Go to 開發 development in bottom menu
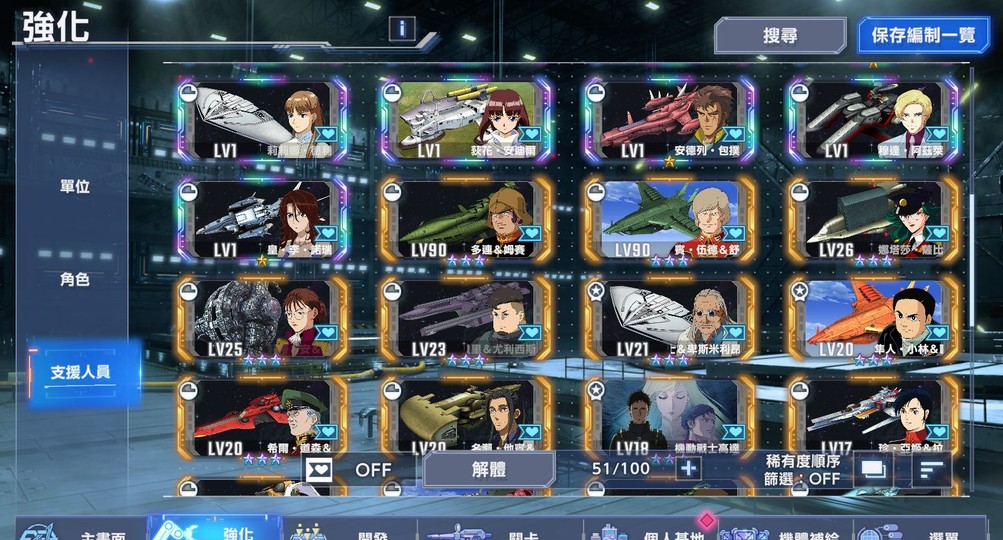This screenshot has height=540, width=1003. click(350, 530)
